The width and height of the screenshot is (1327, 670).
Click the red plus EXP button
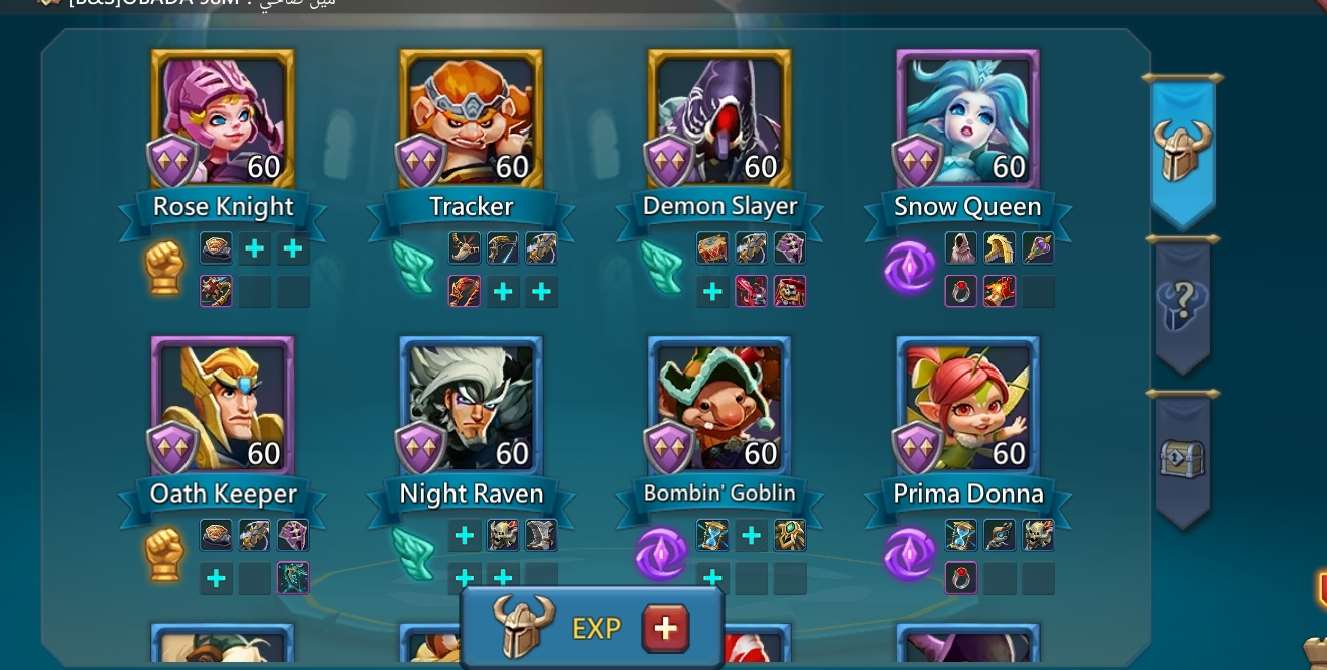tap(665, 628)
